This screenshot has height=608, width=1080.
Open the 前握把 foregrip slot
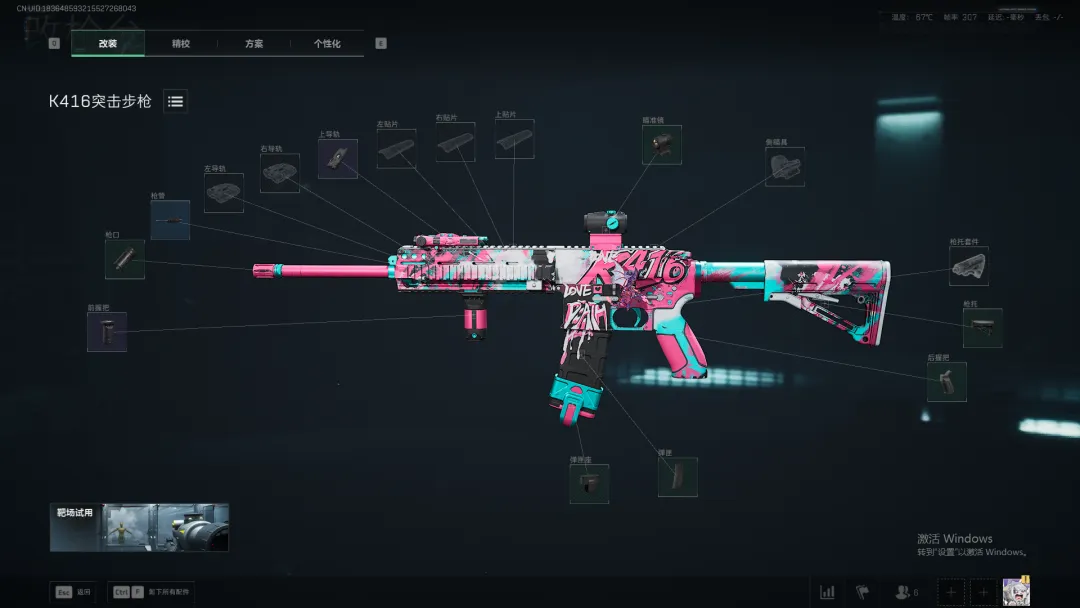coord(107,332)
